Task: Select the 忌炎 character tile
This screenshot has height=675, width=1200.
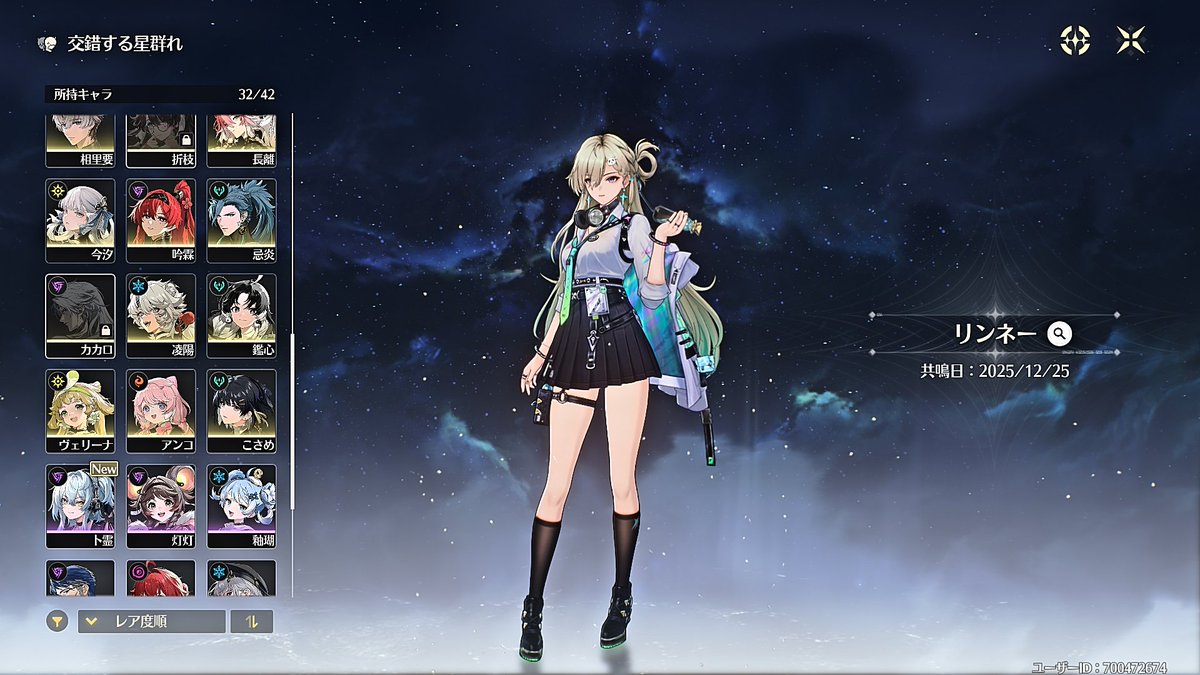Action: (x=241, y=220)
